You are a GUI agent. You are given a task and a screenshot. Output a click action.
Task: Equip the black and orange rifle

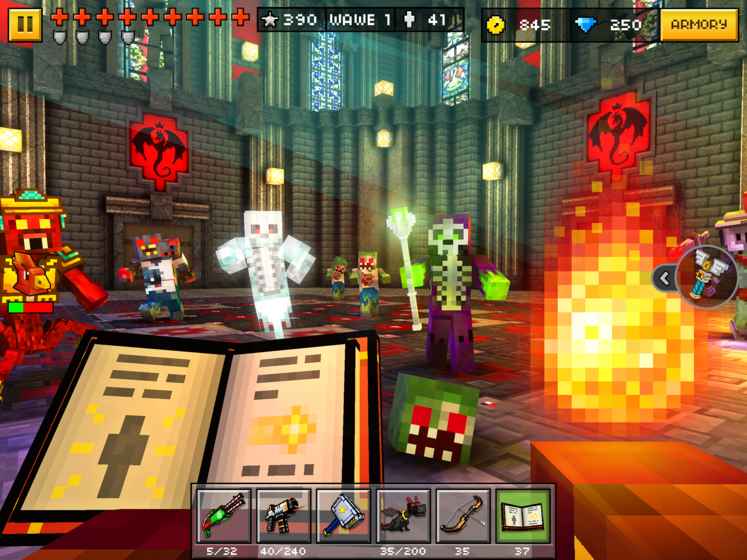pyautogui.click(x=284, y=515)
